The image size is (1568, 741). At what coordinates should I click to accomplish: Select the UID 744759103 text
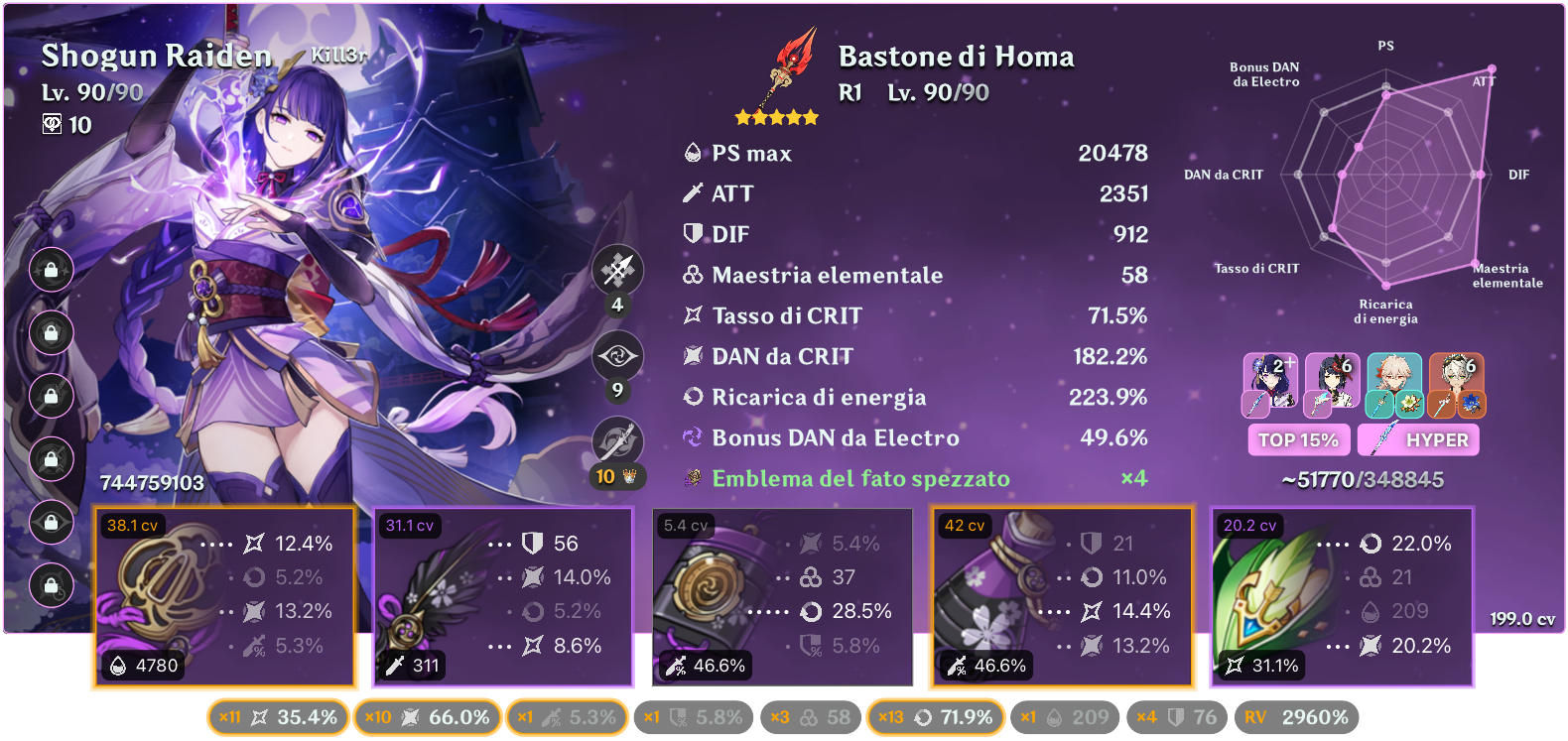[x=151, y=484]
